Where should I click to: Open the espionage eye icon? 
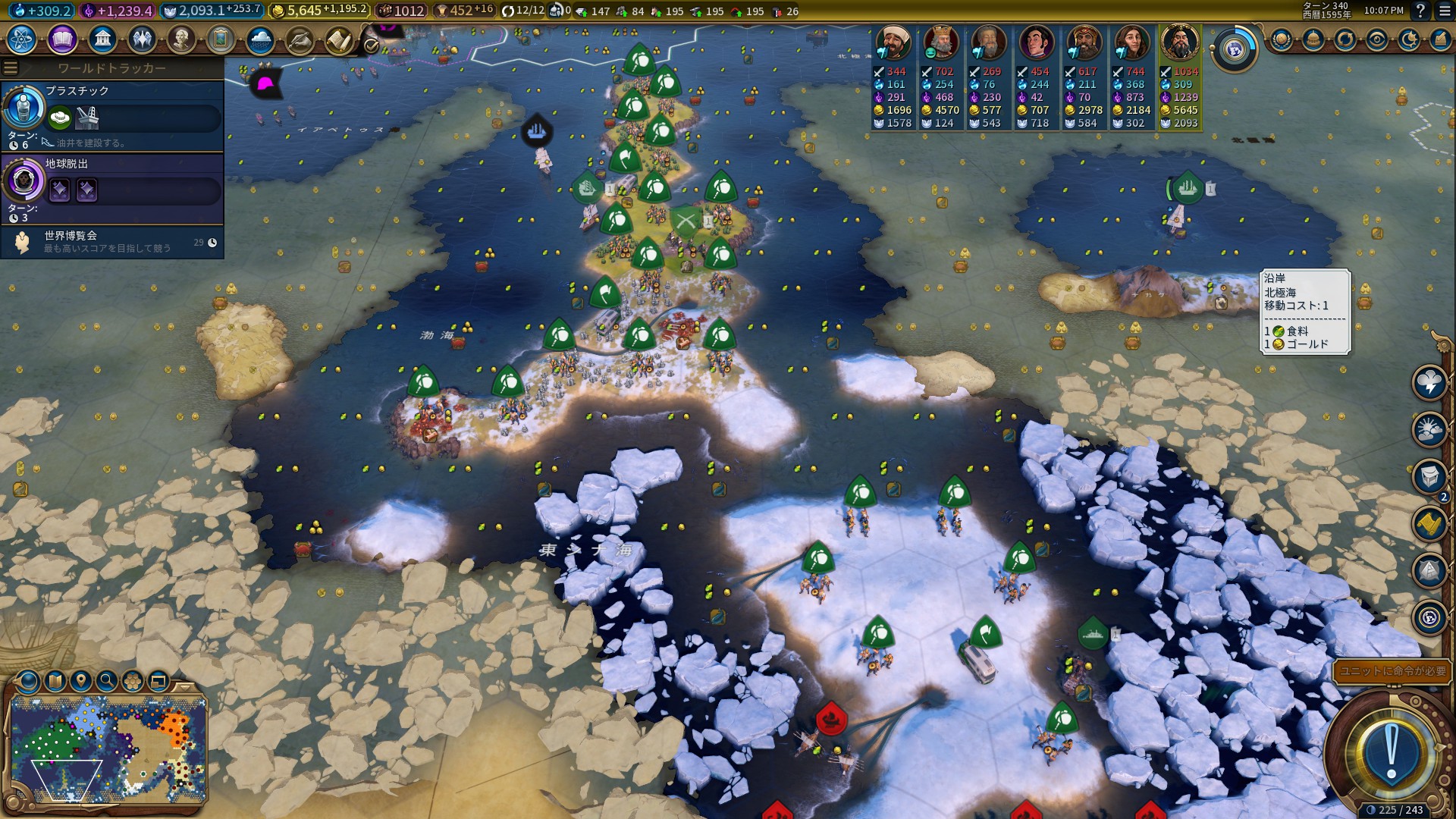pyautogui.click(x=1377, y=39)
